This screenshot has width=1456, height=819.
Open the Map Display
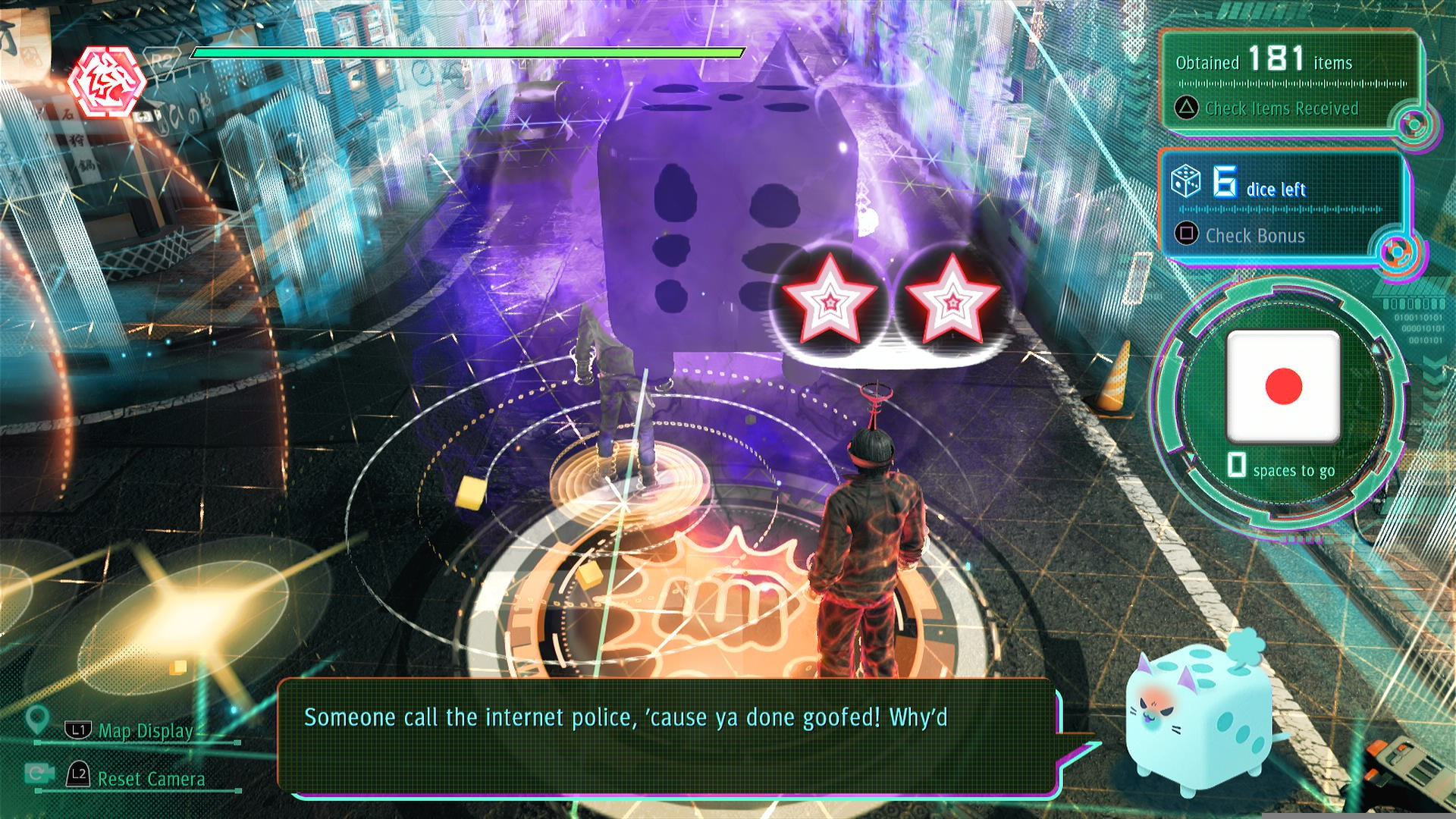145,731
